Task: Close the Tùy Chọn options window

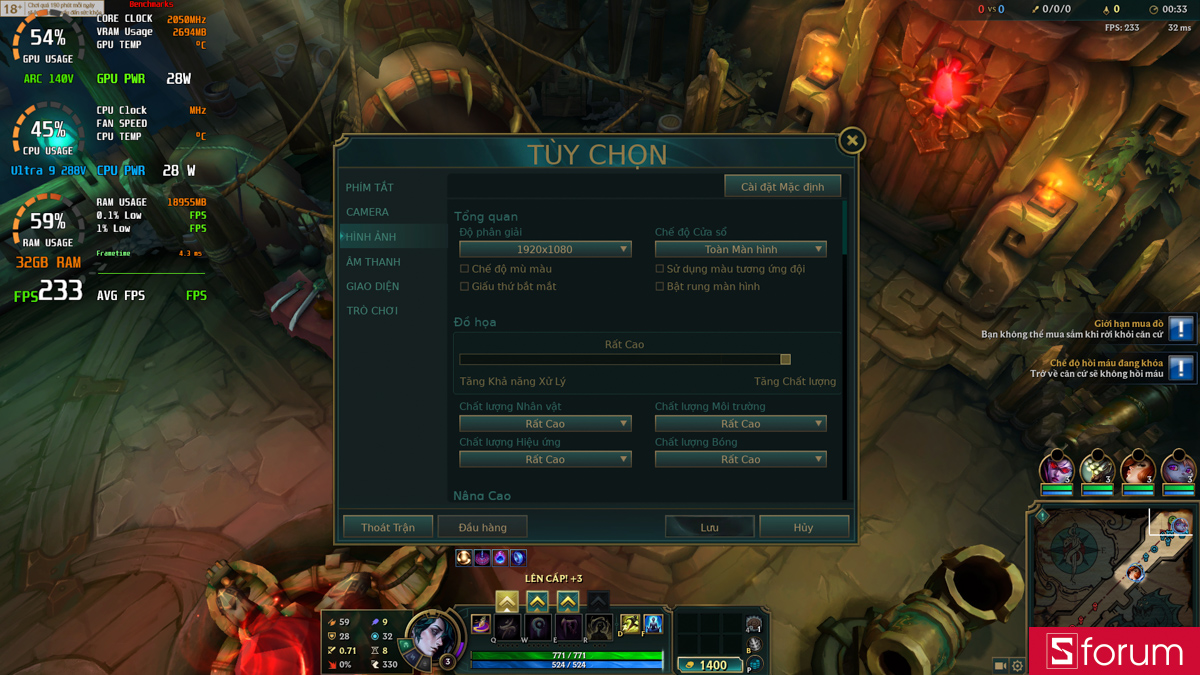Action: 852,140
